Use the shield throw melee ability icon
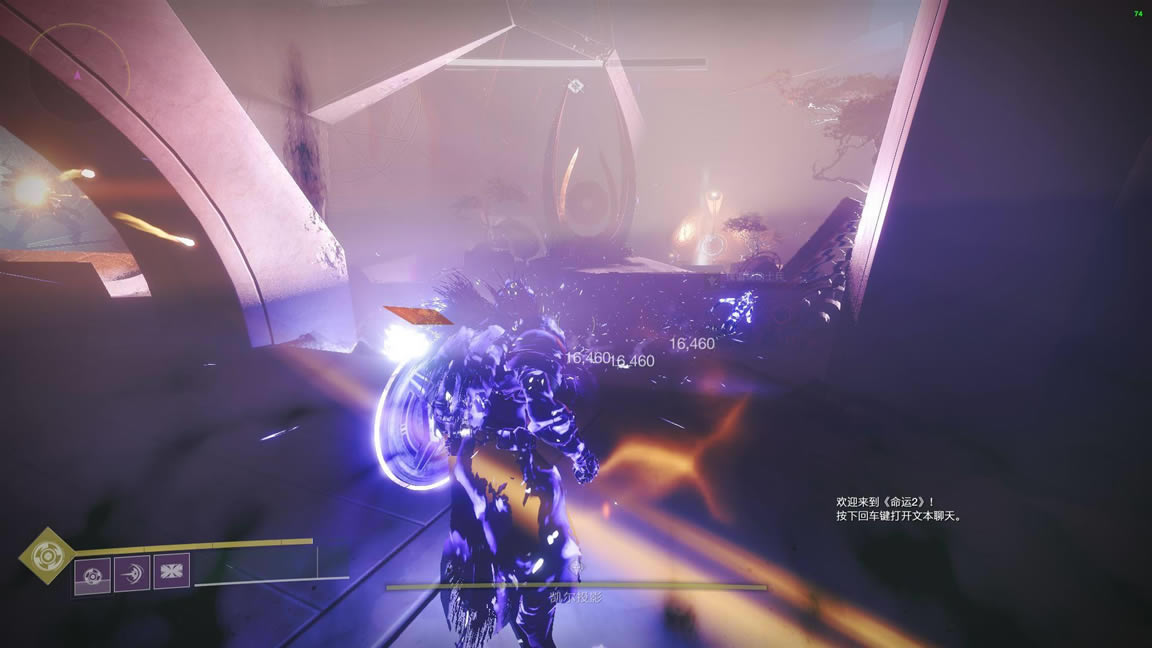 (x=132, y=573)
